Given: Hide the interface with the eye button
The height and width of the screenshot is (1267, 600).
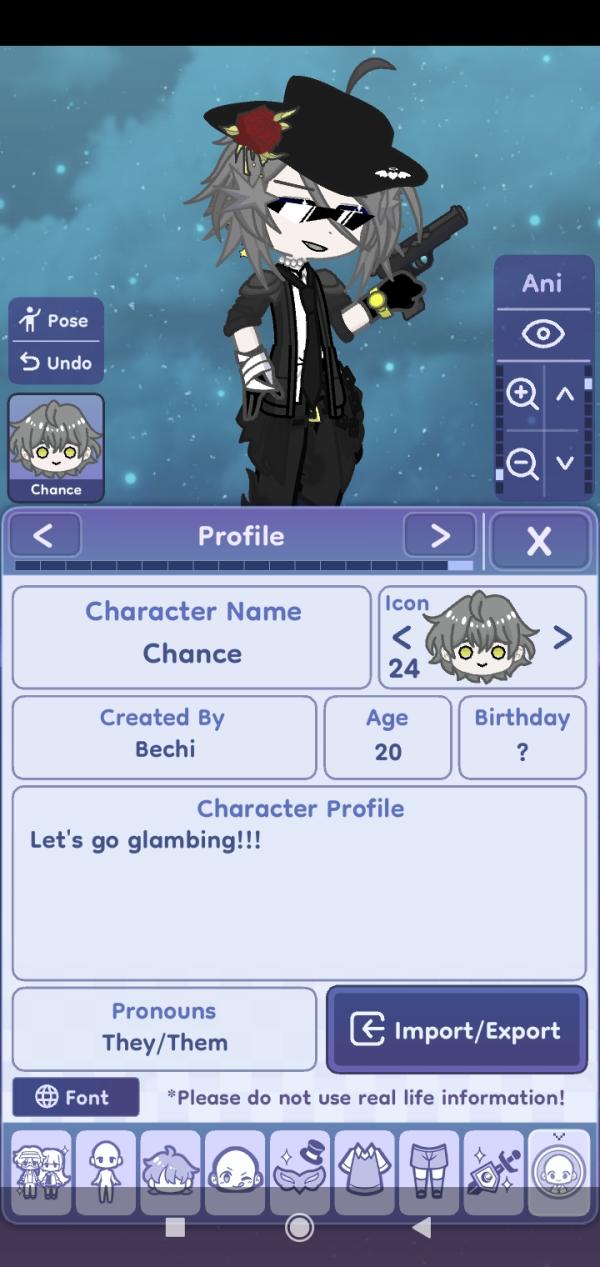Looking at the screenshot, I should pyautogui.click(x=542, y=334).
